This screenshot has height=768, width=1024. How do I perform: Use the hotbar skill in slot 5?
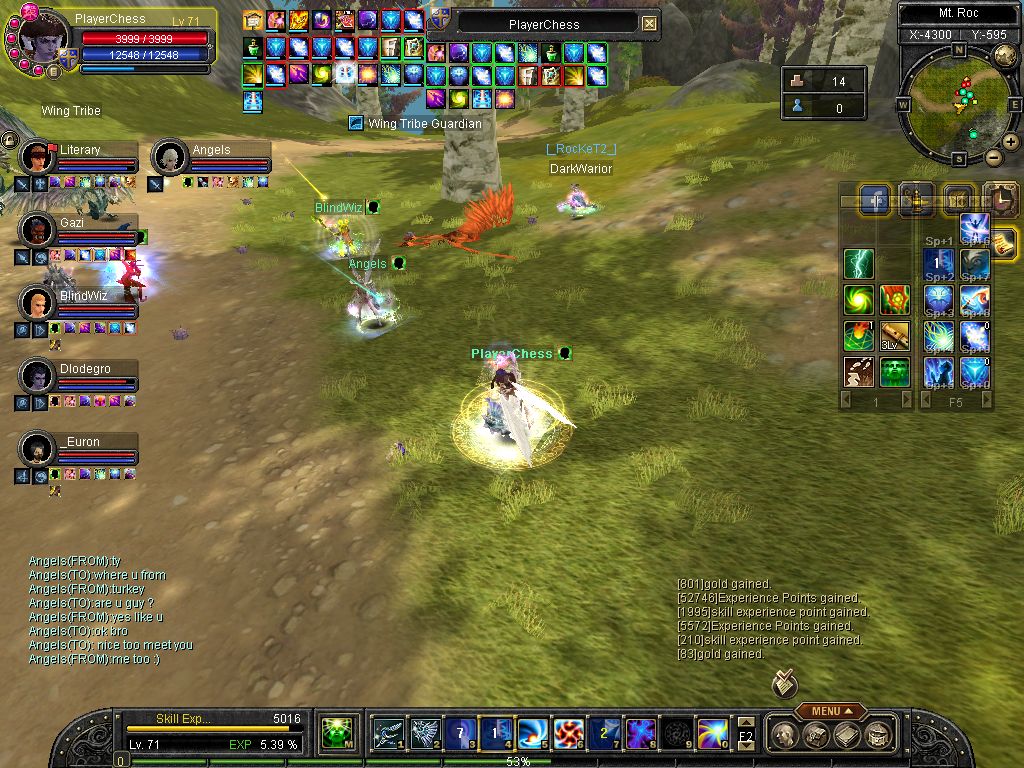pyautogui.click(x=531, y=734)
